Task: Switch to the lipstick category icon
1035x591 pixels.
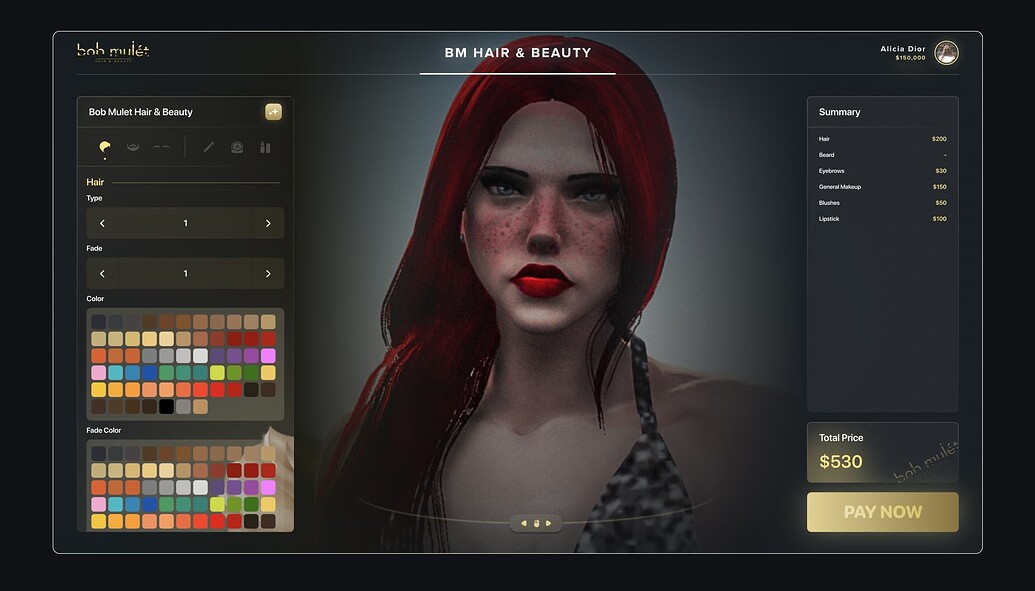Action: pos(265,147)
